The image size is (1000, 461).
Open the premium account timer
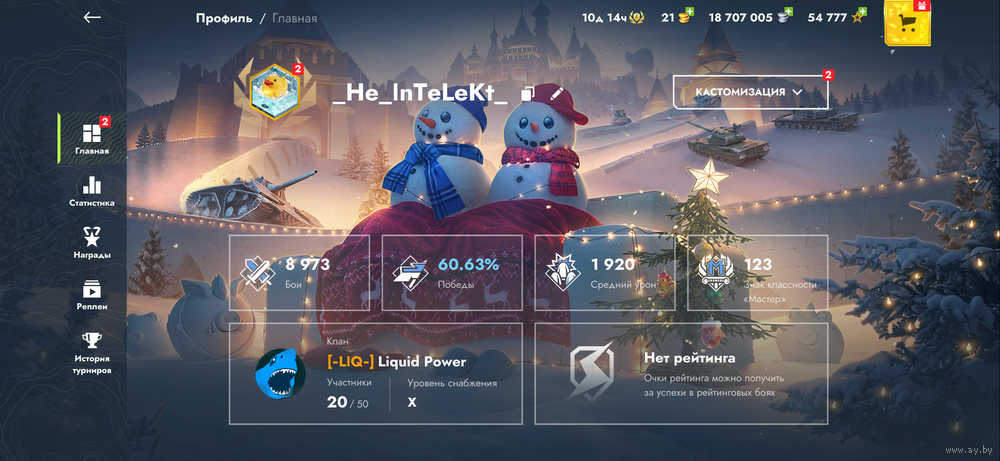612,18
